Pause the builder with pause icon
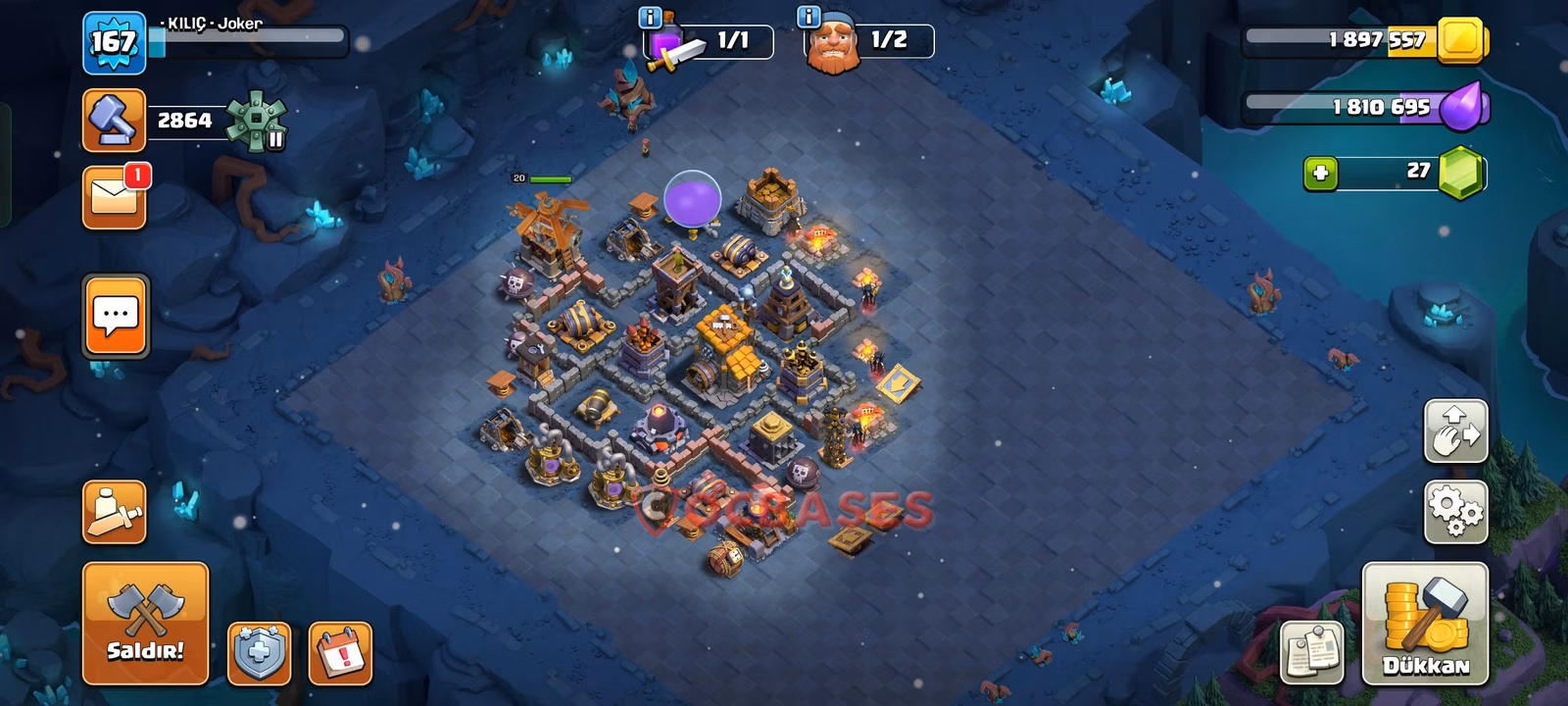Image resolution: width=1568 pixels, height=706 pixels. (x=275, y=141)
